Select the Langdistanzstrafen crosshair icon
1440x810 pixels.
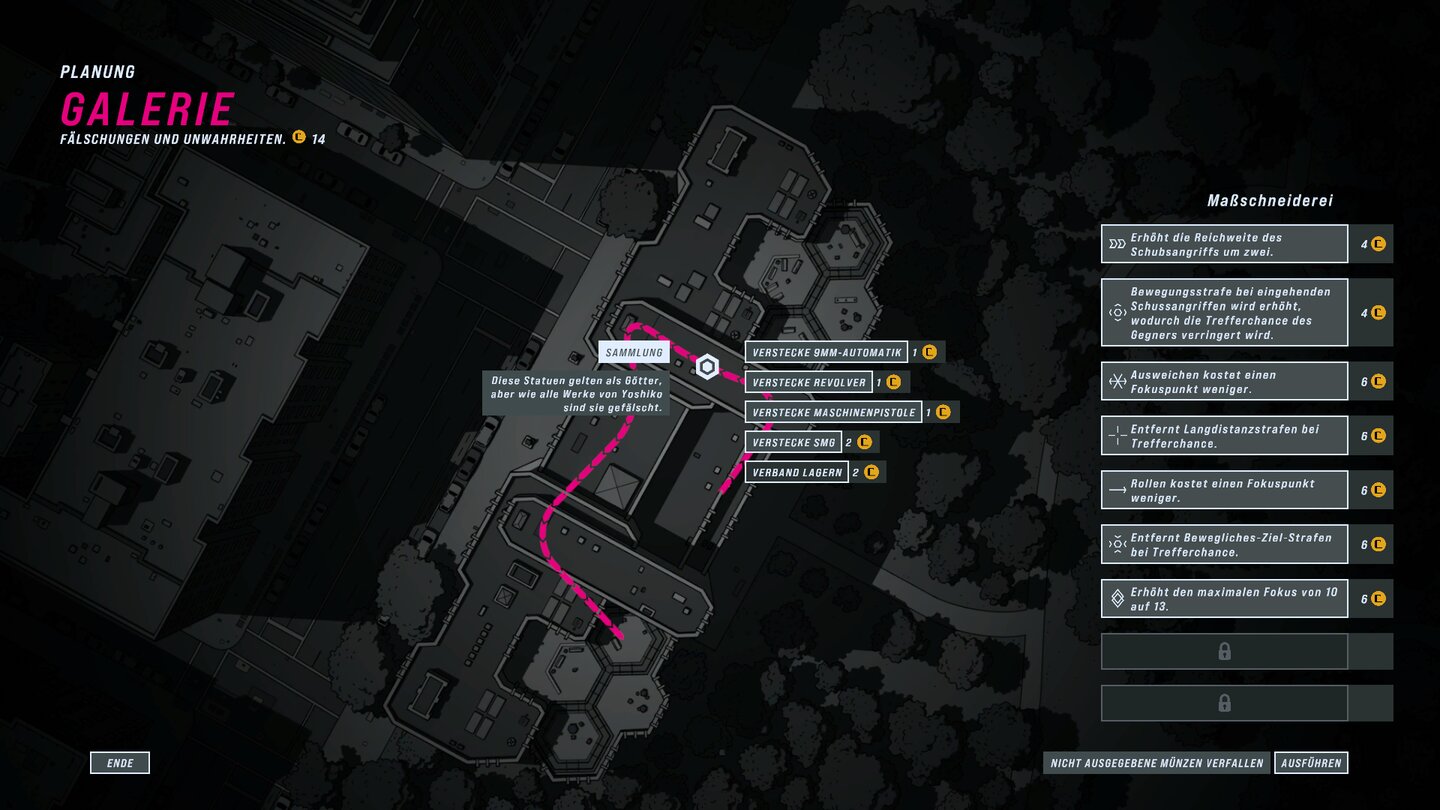pyautogui.click(x=1116, y=435)
